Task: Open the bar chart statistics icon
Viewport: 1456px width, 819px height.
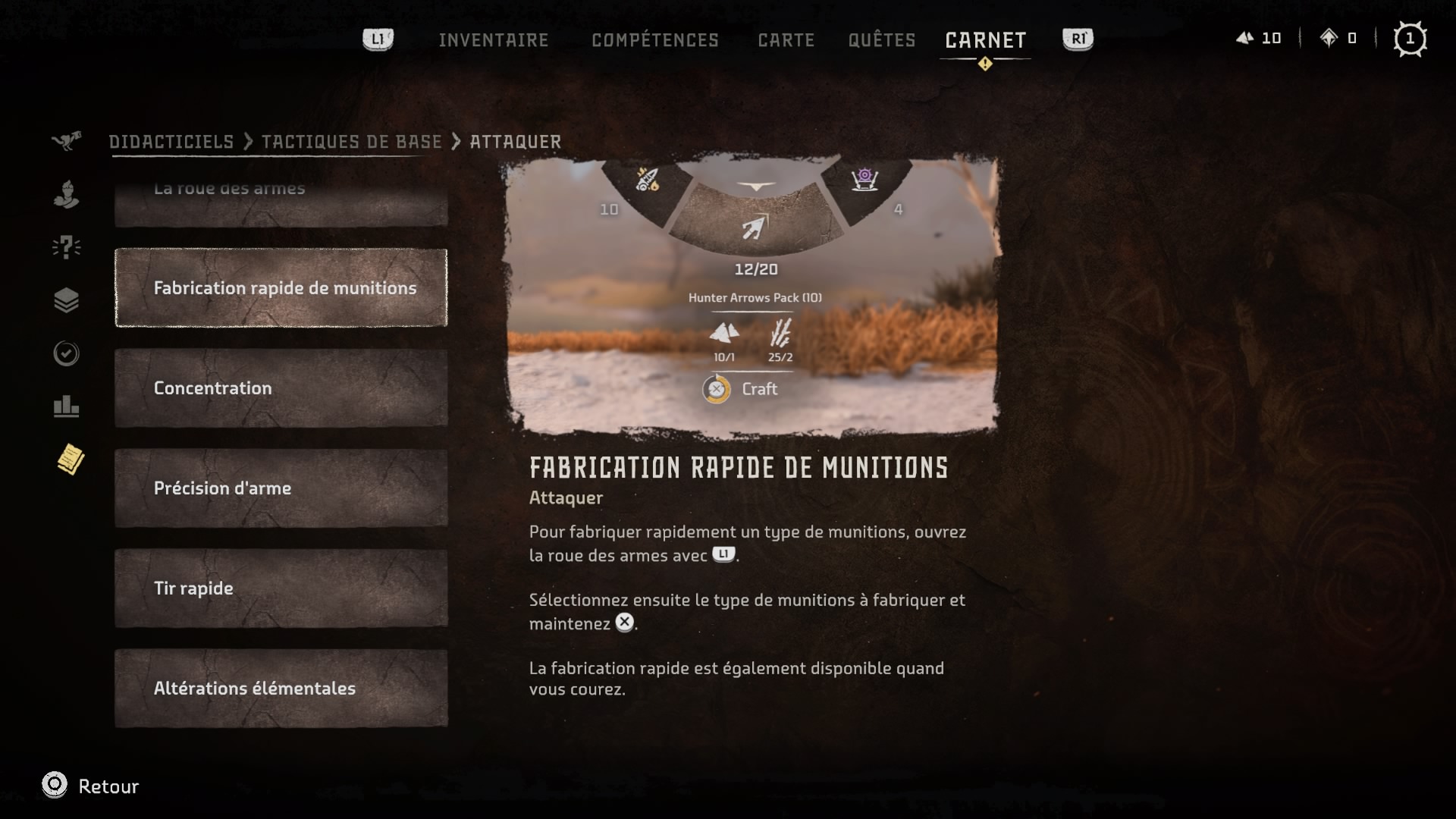Action: tap(67, 406)
